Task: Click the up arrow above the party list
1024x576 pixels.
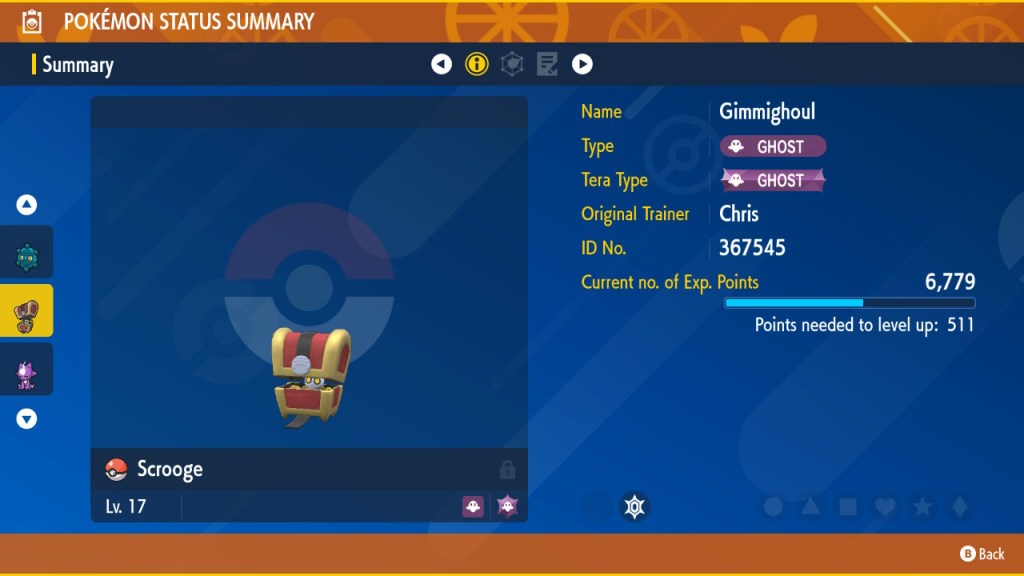Action: pos(27,205)
